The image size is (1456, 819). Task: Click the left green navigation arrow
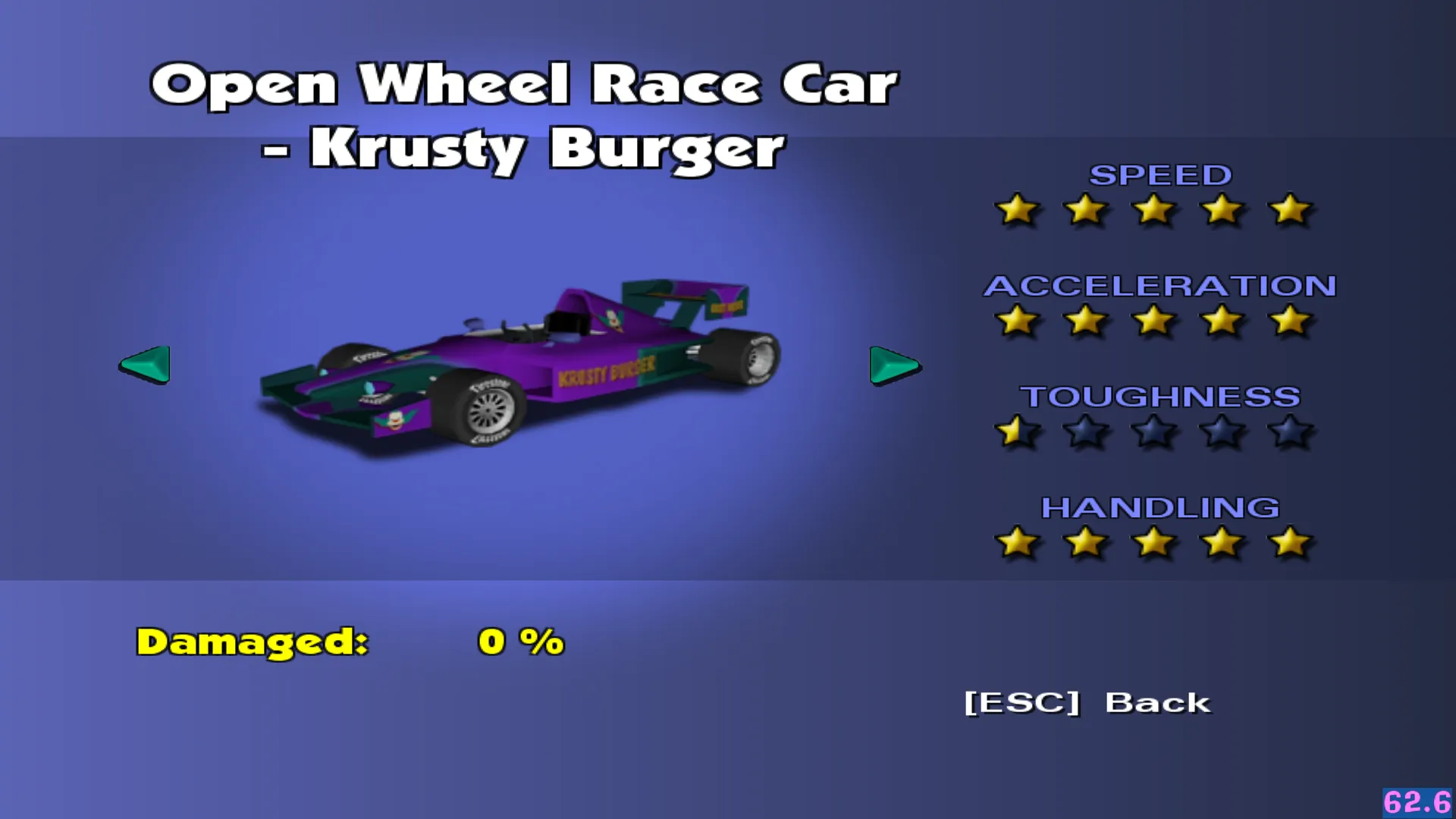[x=144, y=366]
